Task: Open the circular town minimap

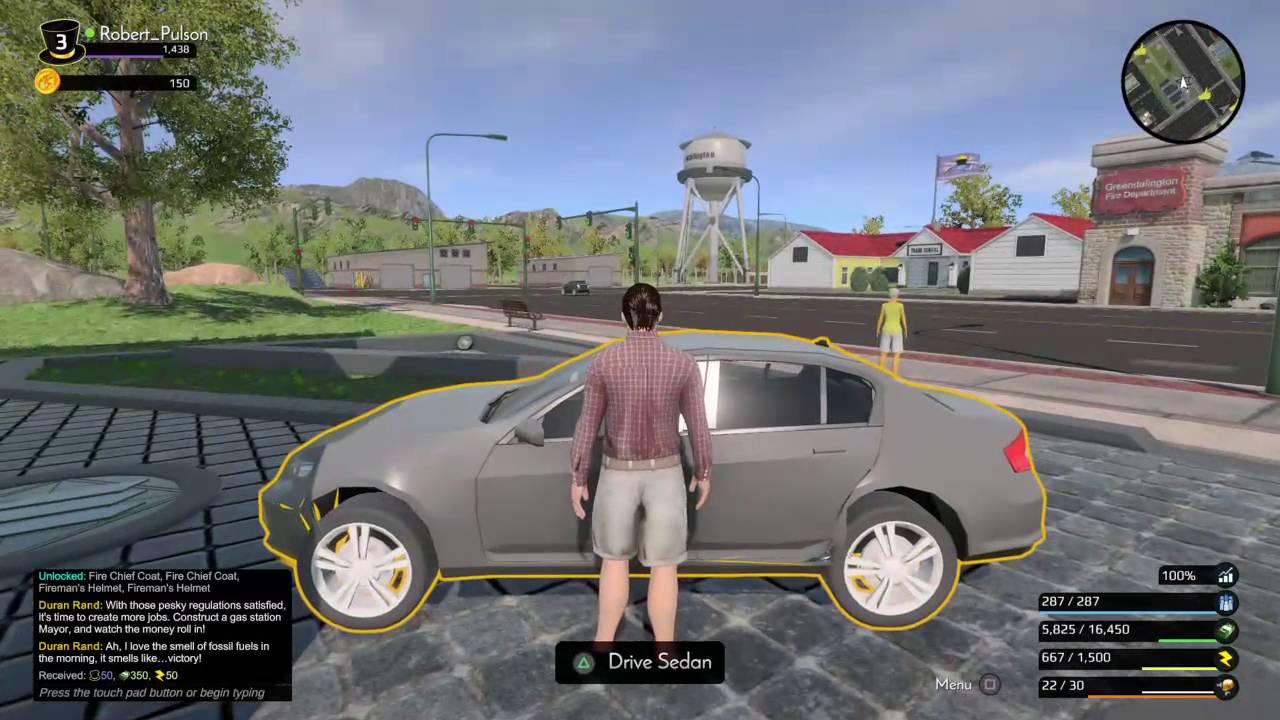Action: coord(1183,81)
